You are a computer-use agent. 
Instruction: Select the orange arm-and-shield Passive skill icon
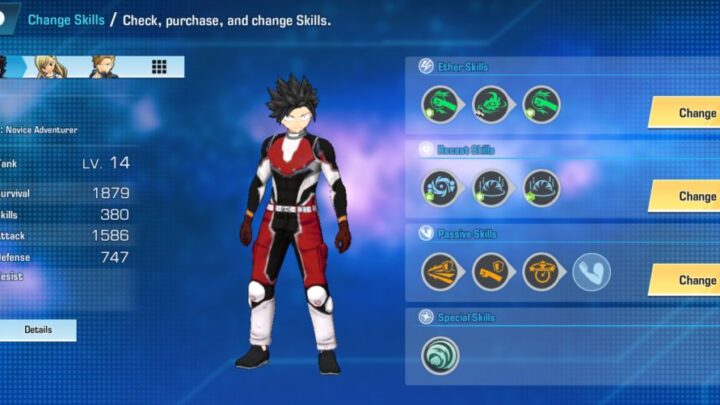tap(491, 271)
